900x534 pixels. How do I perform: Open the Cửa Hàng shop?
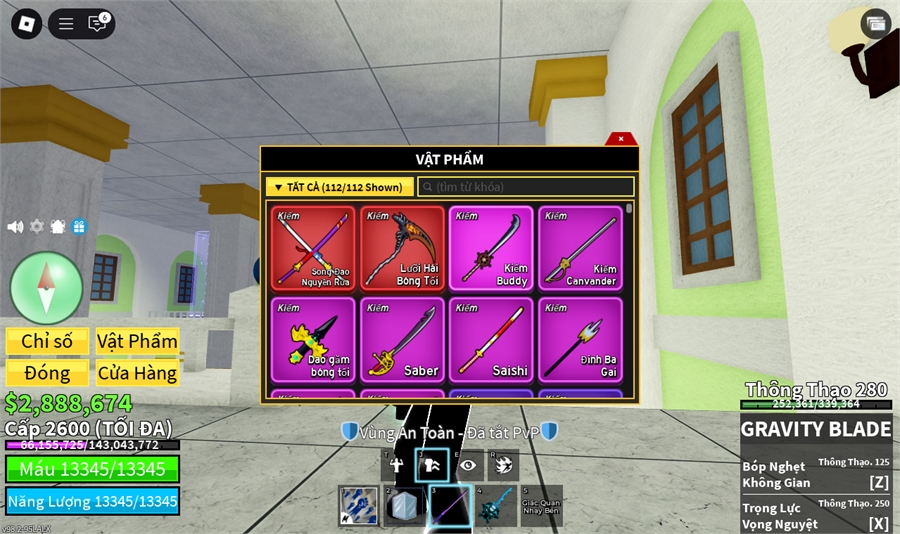pos(137,373)
